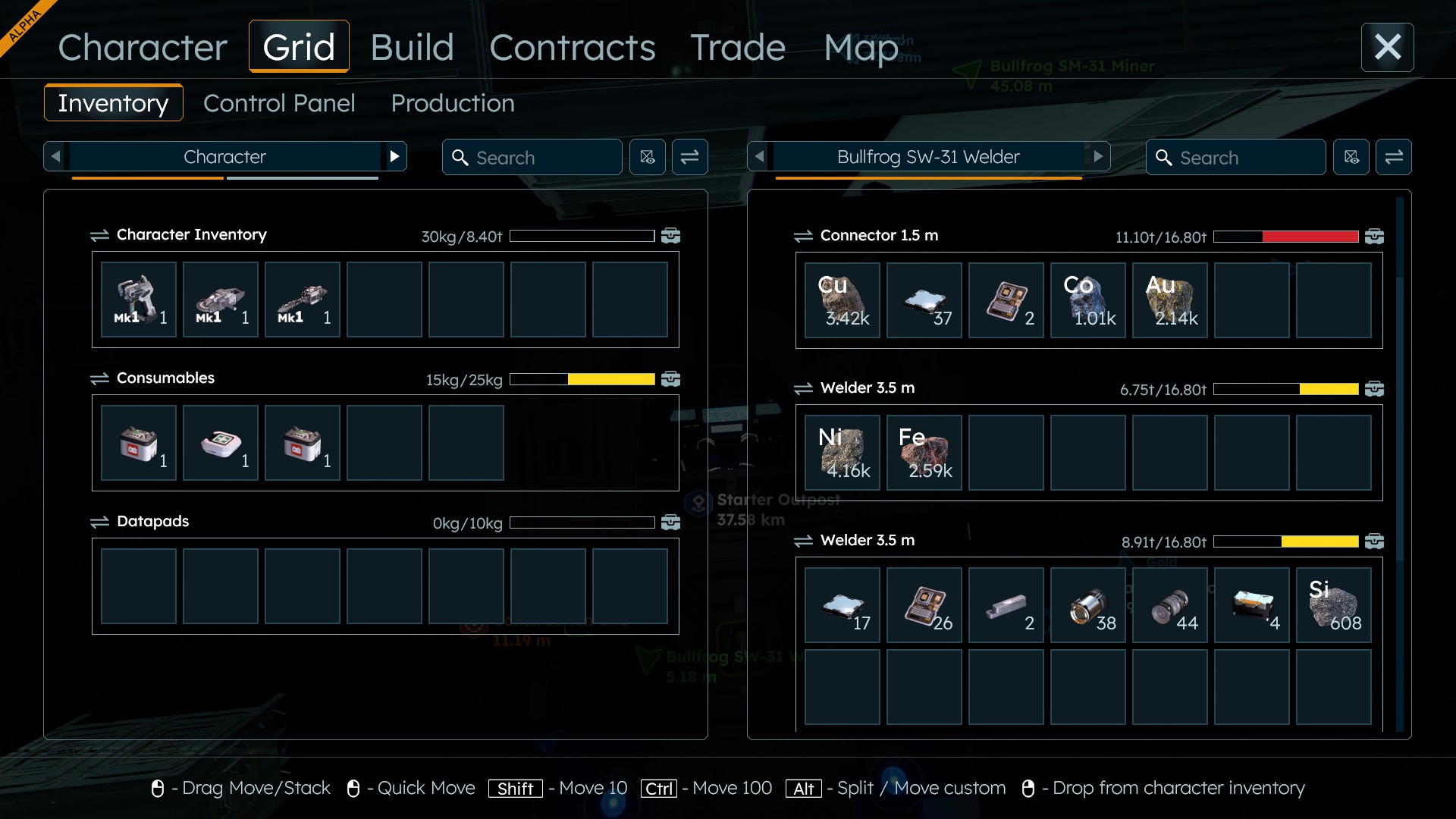Pick the cobalt ore stack
The width and height of the screenshot is (1456, 819).
(x=1088, y=300)
